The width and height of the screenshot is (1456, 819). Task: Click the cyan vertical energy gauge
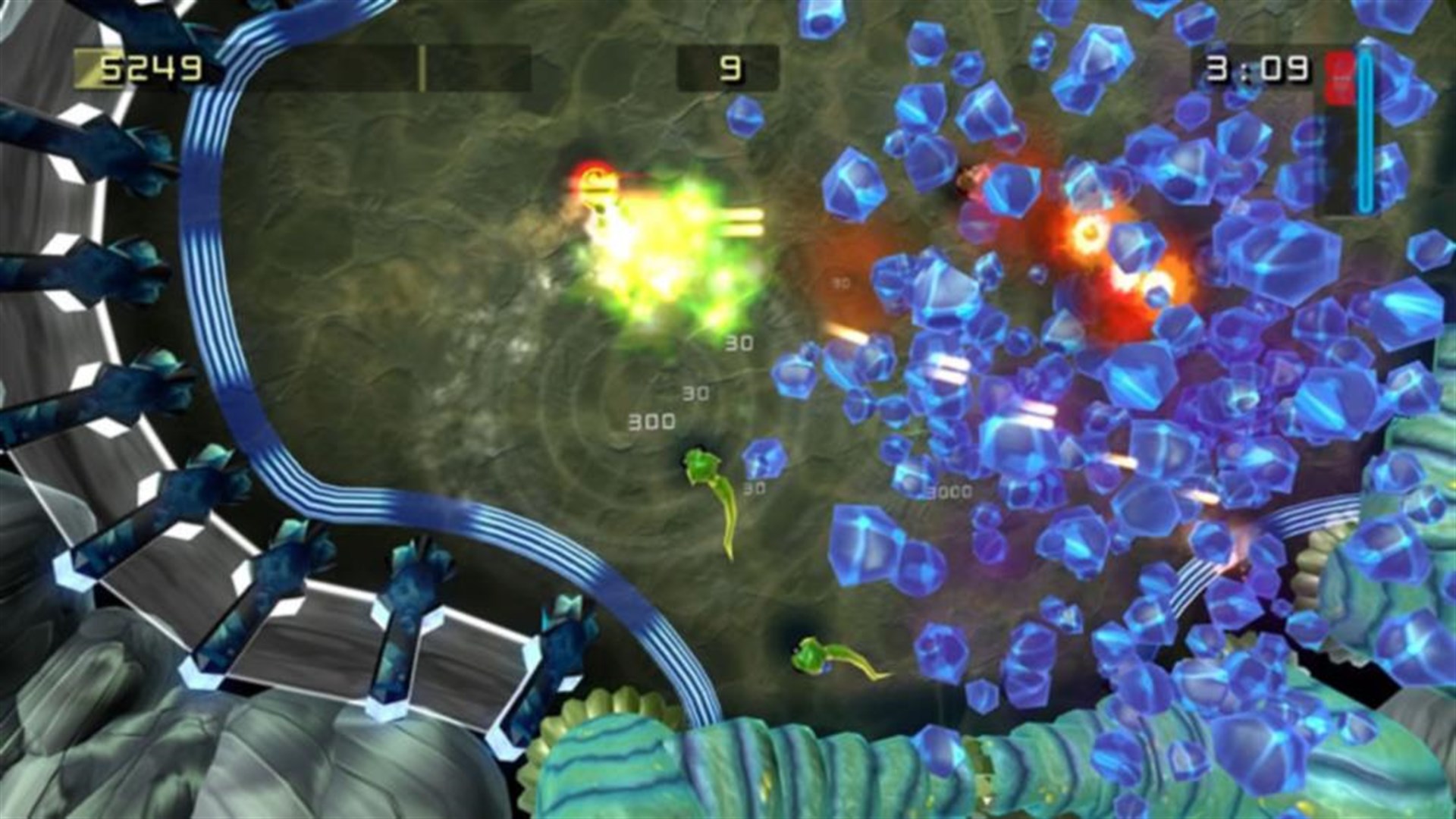point(1365,129)
